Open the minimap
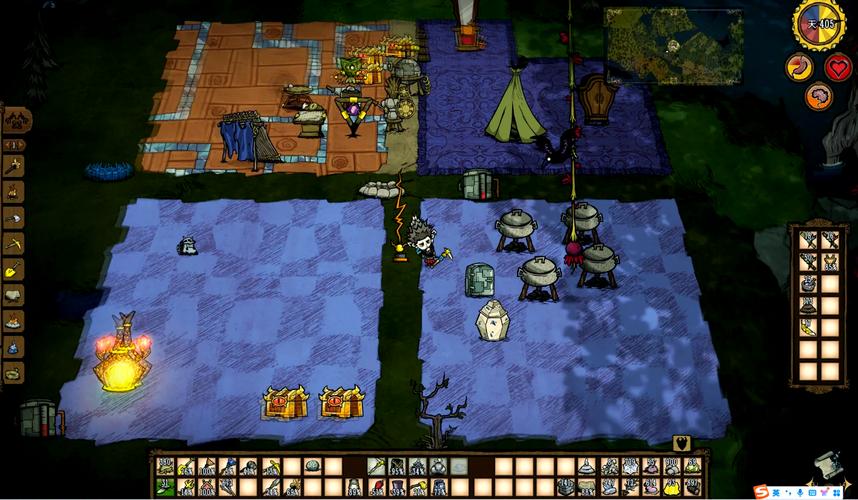 point(673,45)
